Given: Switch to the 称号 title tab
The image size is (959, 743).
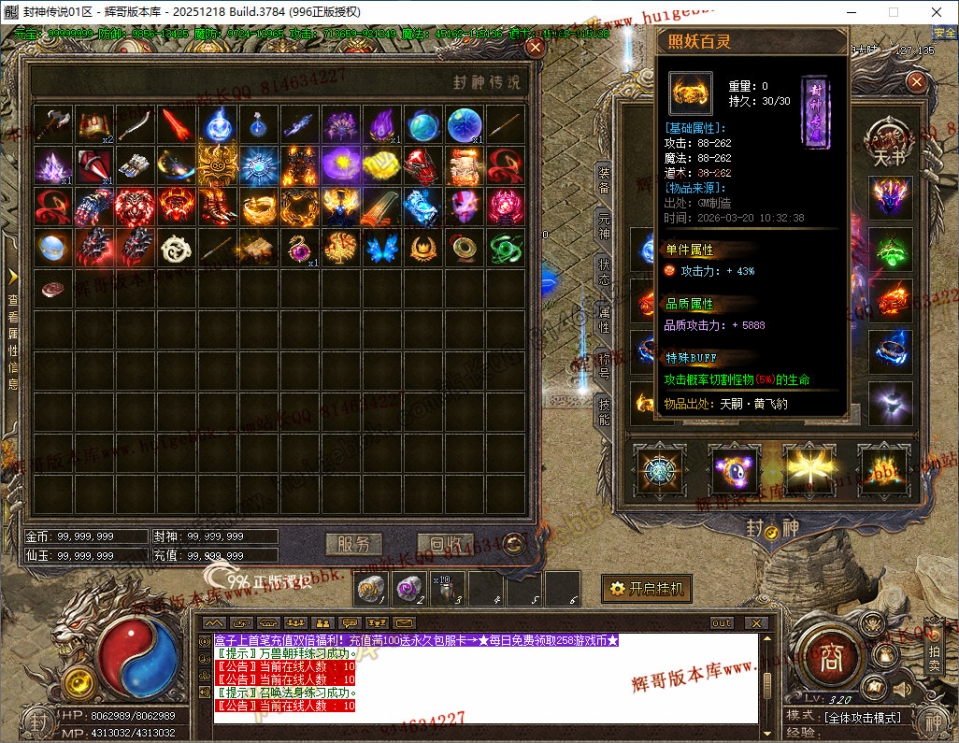Looking at the screenshot, I should coord(604,364).
